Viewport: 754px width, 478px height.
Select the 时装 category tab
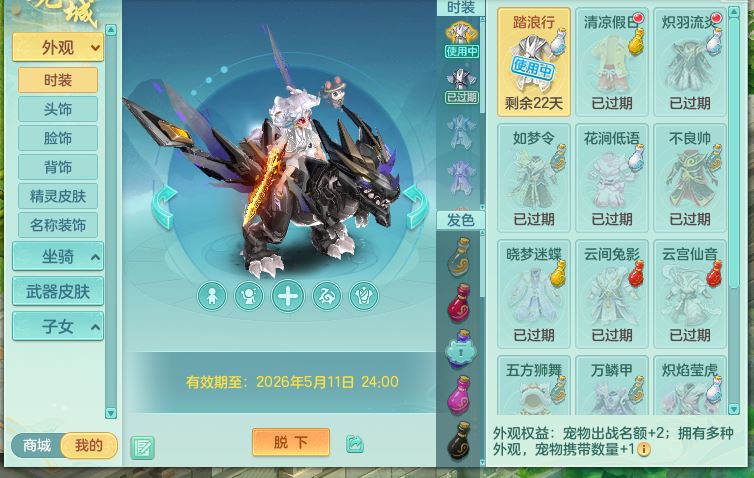click(57, 81)
